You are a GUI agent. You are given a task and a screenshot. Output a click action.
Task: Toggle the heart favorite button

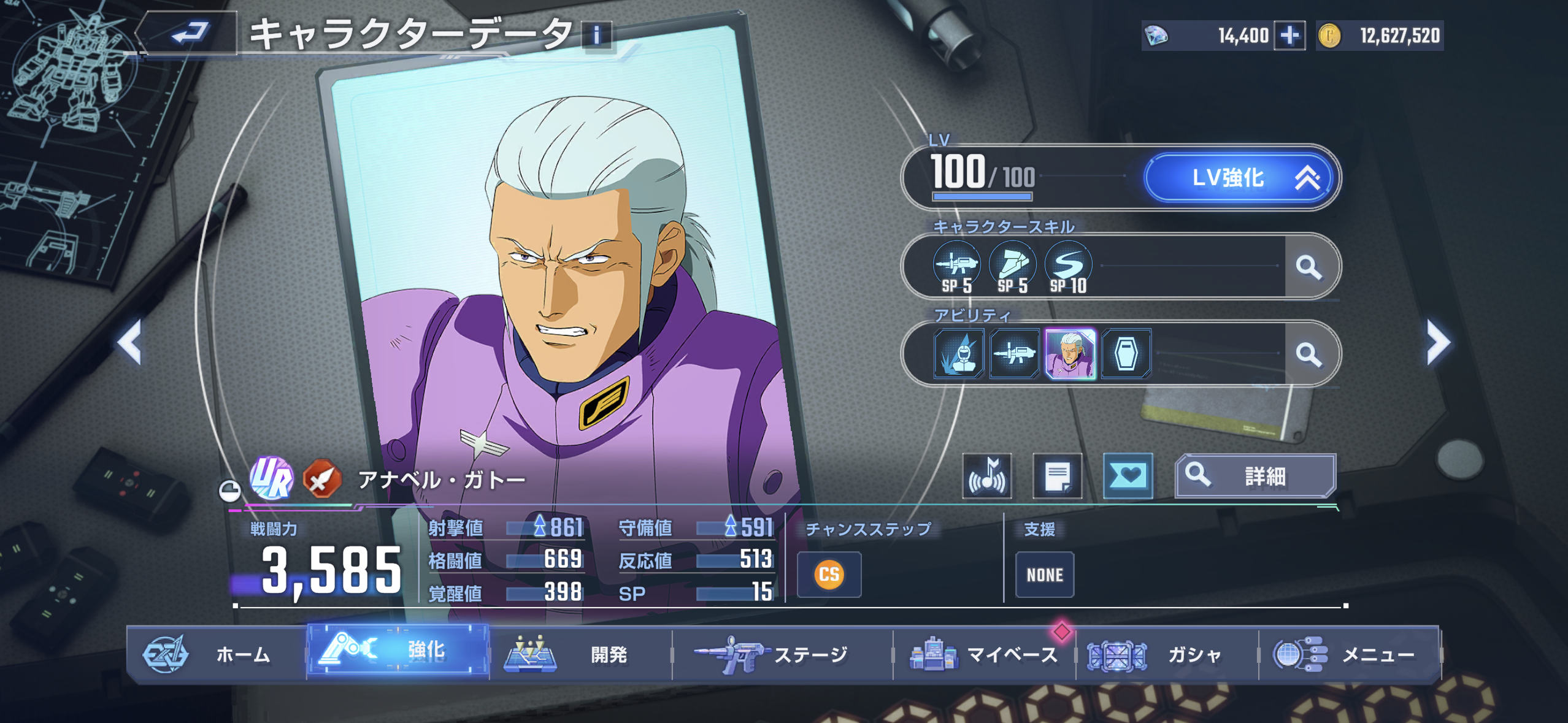click(x=1128, y=476)
